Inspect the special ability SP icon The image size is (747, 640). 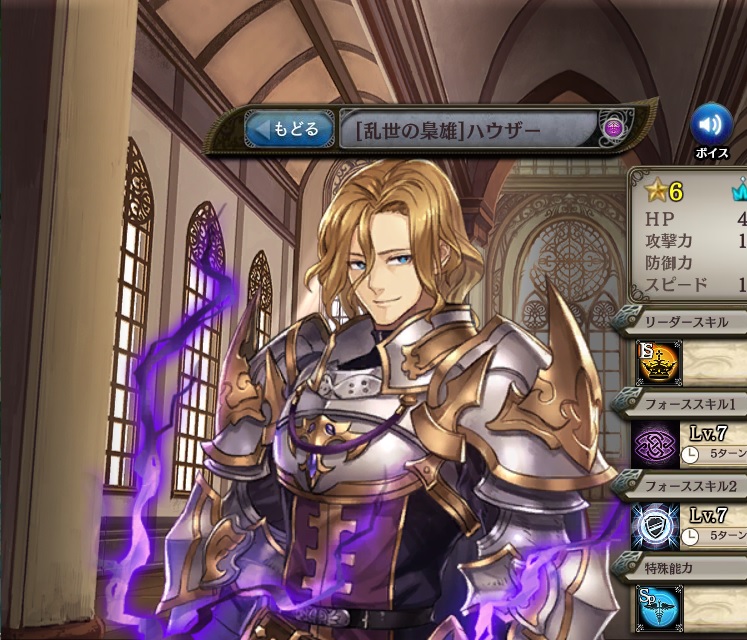point(659,608)
